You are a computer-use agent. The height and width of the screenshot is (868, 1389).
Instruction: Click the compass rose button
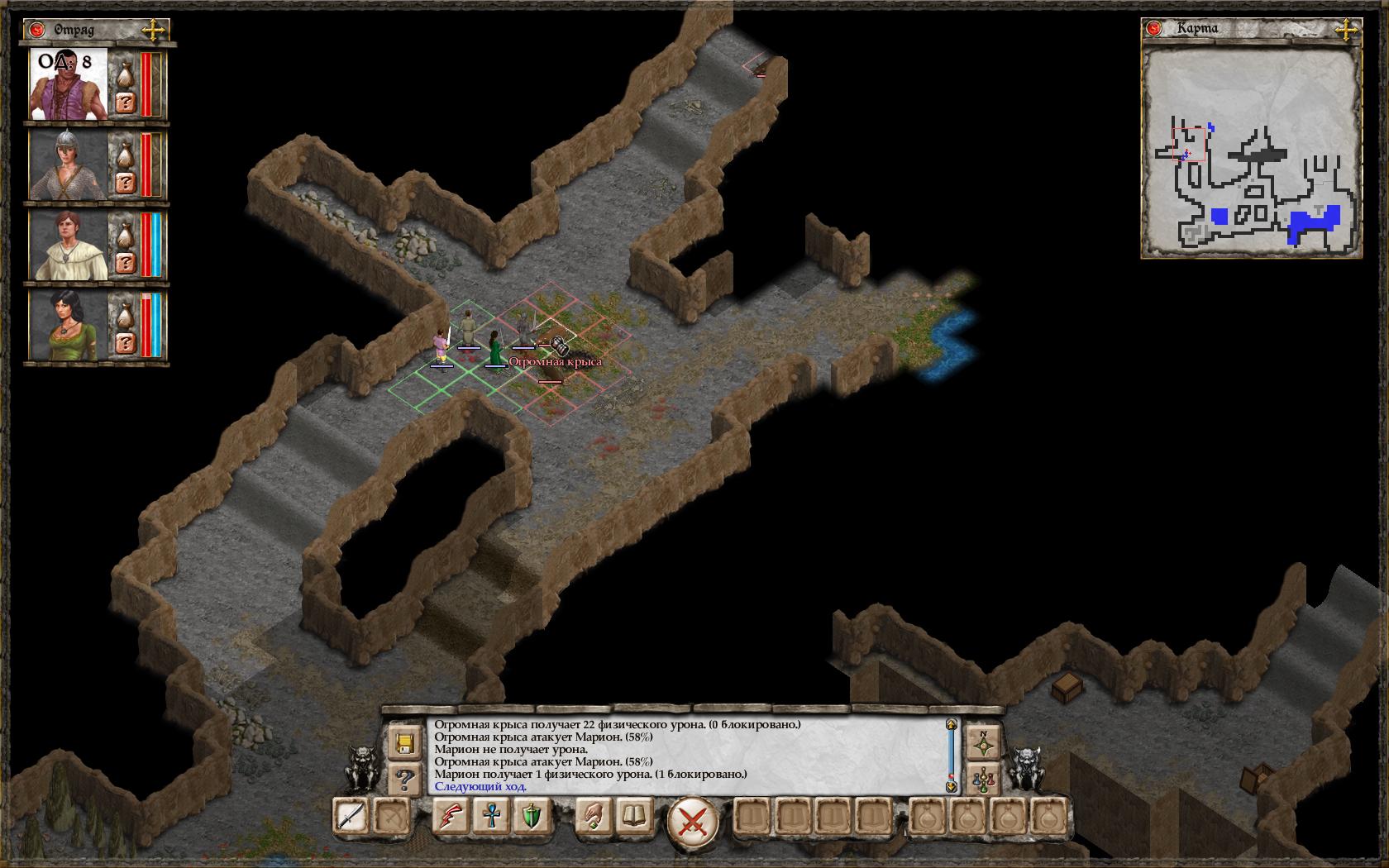click(983, 742)
